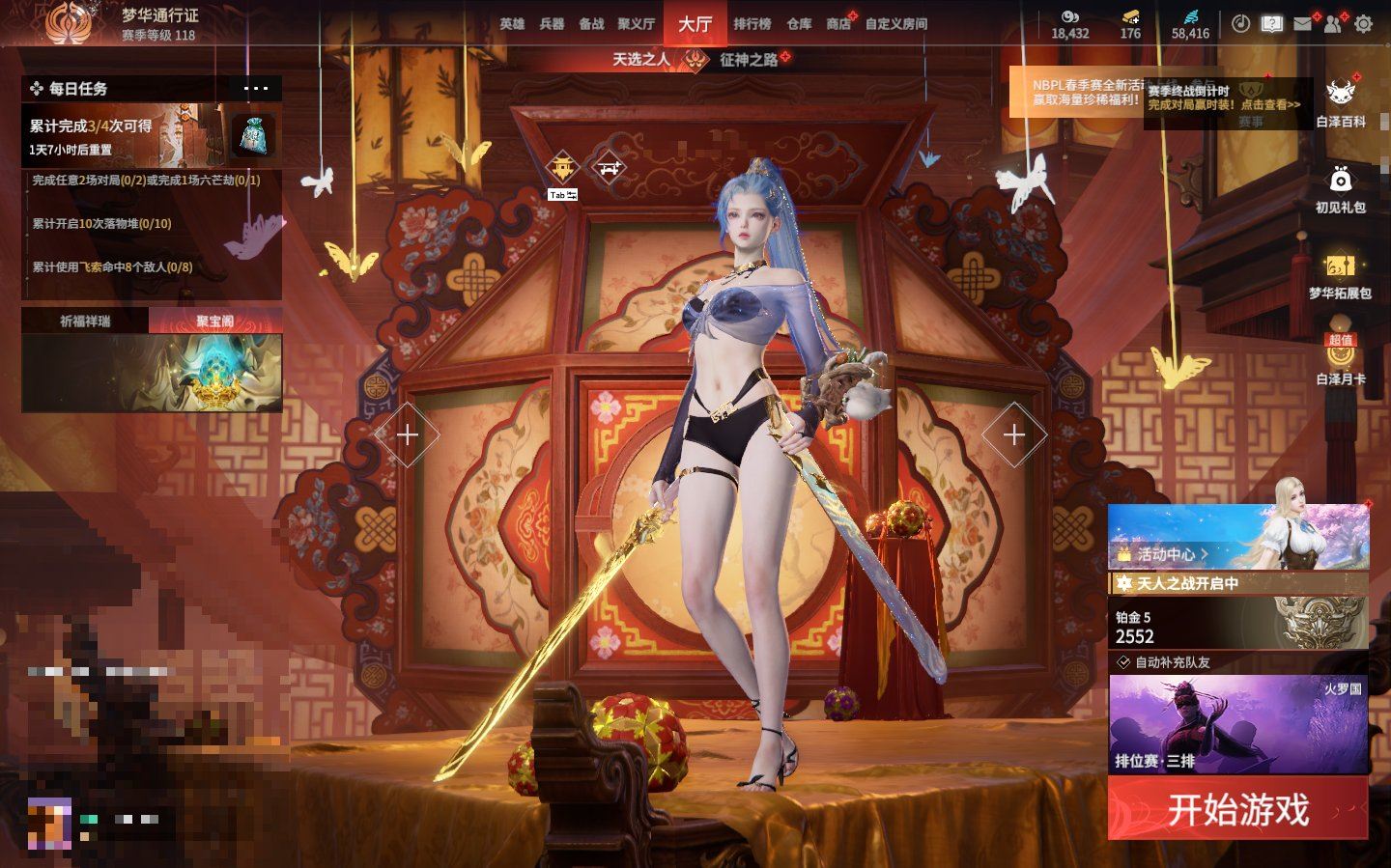Expand daily tasks three-dot menu
This screenshot has width=1391, height=868.
(x=256, y=89)
